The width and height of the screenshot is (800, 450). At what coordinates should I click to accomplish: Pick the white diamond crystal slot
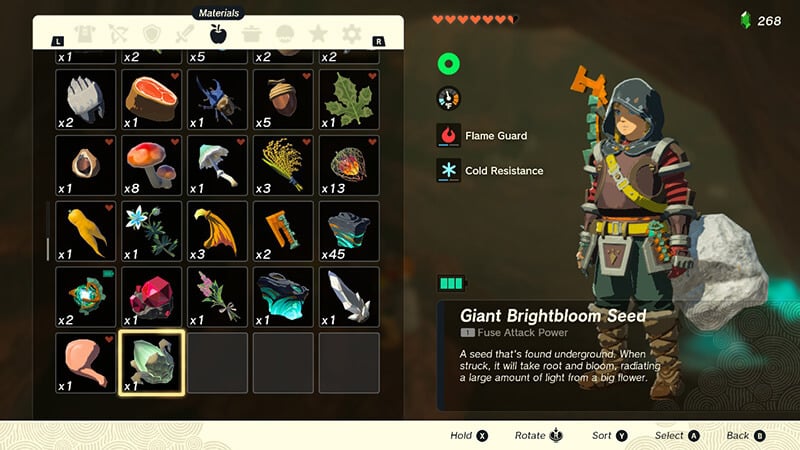pyautogui.click(x=349, y=296)
